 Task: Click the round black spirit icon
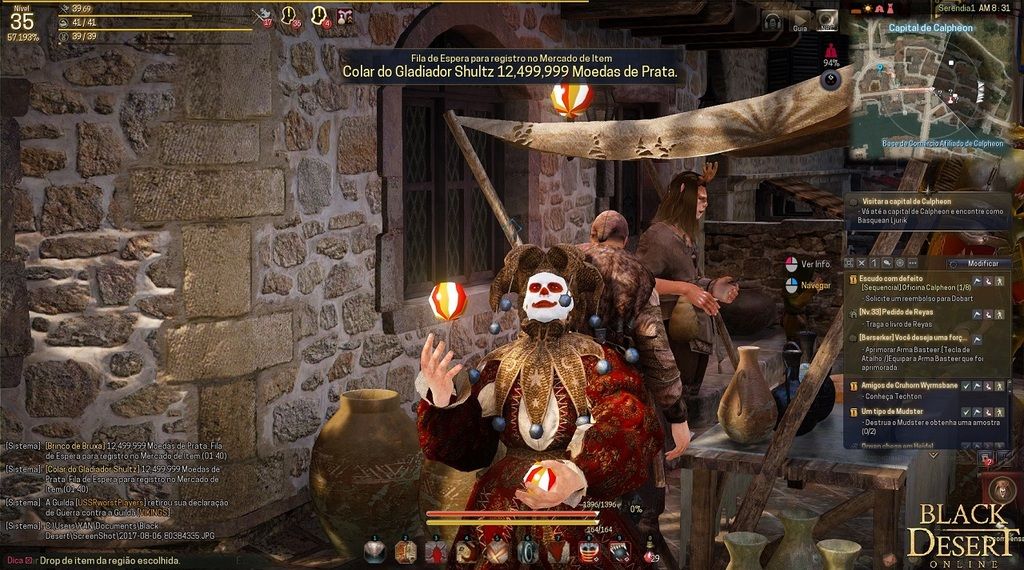click(x=830, y=82)
